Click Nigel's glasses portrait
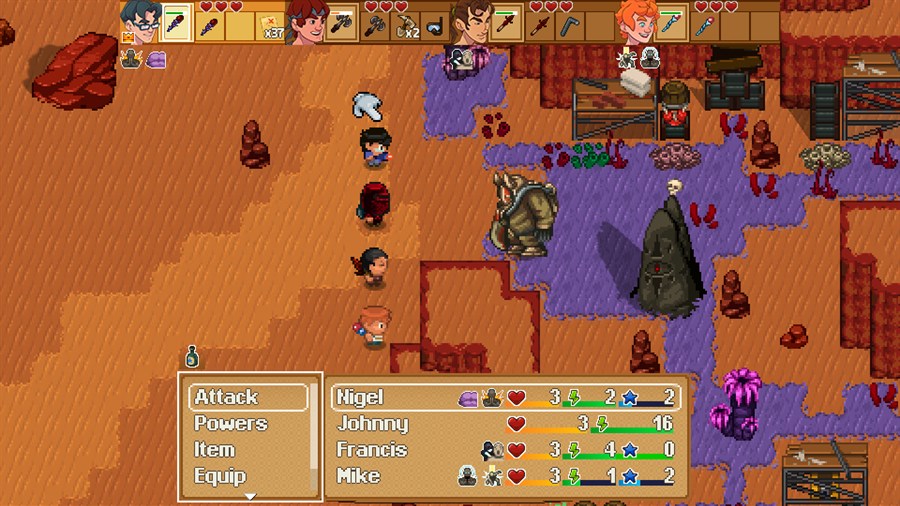 (x=141, y=21)
